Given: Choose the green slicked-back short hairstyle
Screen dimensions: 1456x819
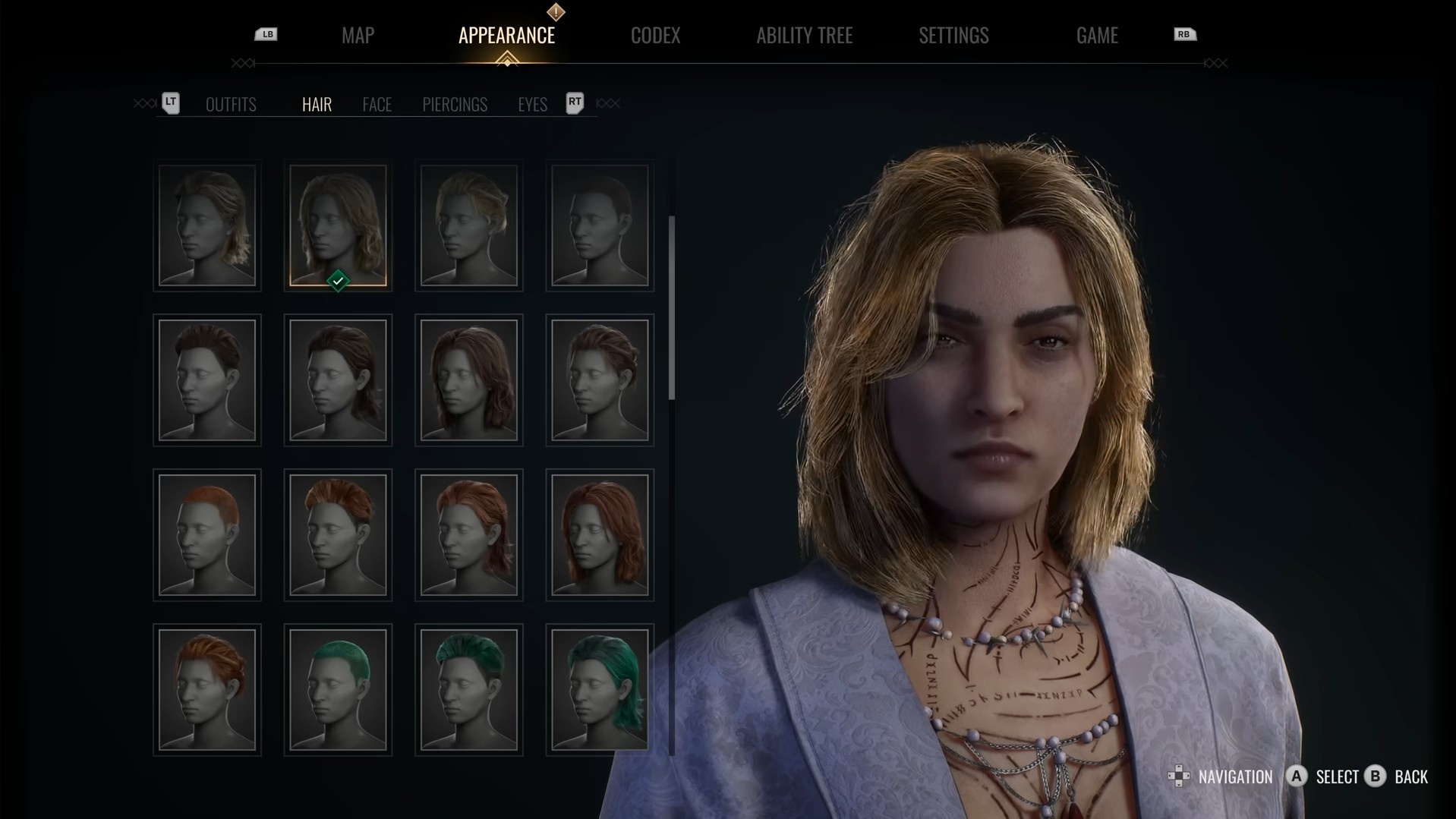Looking at the screenshot, I should pyautogui.click(x=469, y=689).
